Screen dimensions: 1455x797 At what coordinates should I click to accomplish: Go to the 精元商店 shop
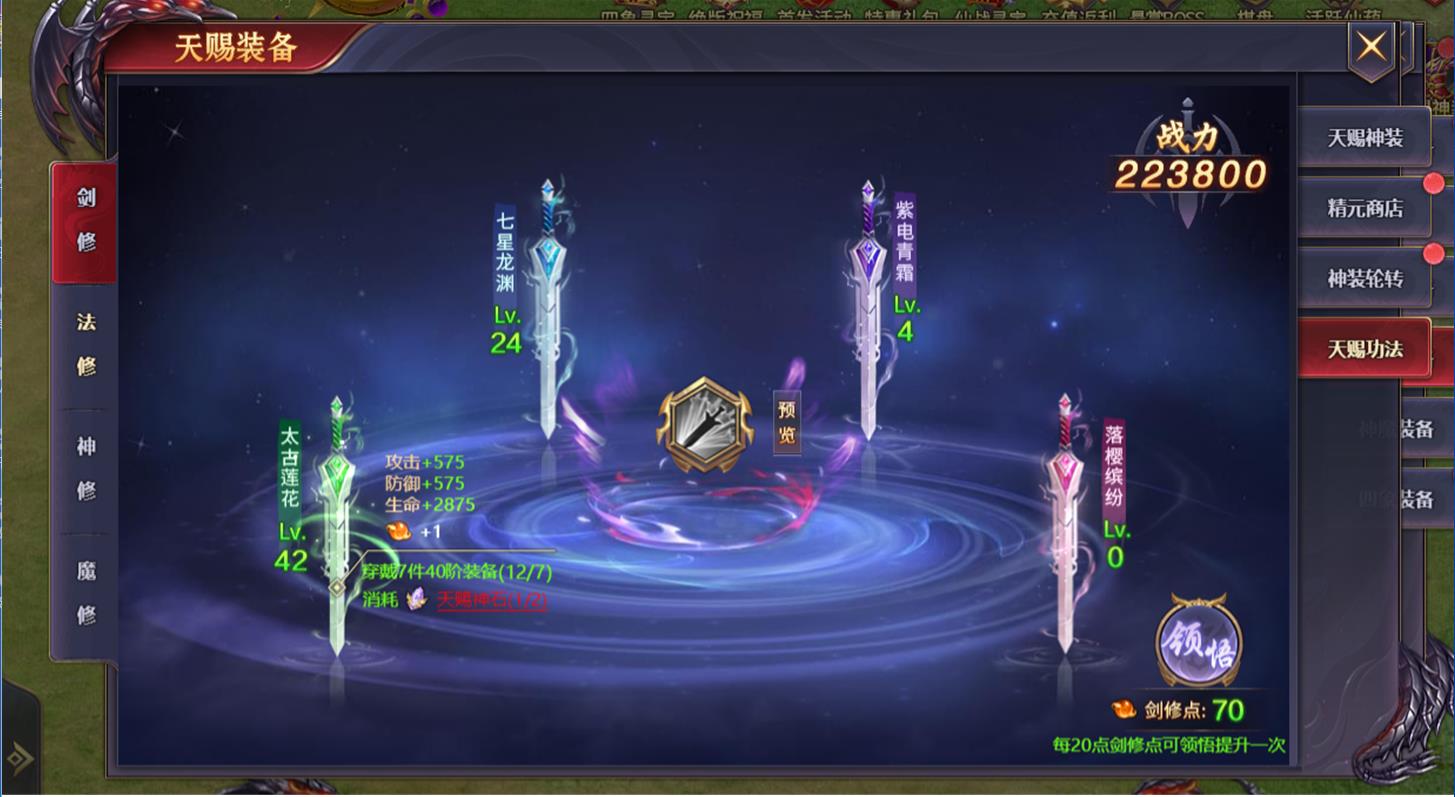pyautogui.click(x=1364, y=208)
